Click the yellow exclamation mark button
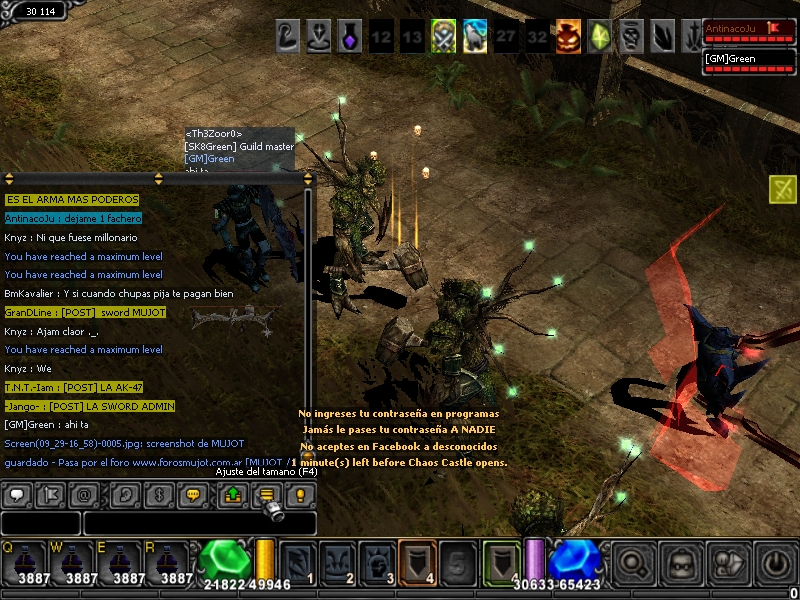Viewport: 800px width, 600px height. 298,494
